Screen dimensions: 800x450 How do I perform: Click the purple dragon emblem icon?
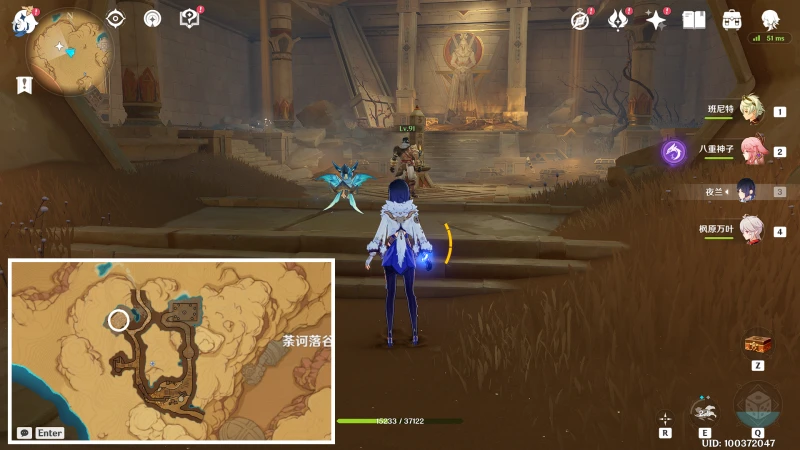click(x=674, y=152)
